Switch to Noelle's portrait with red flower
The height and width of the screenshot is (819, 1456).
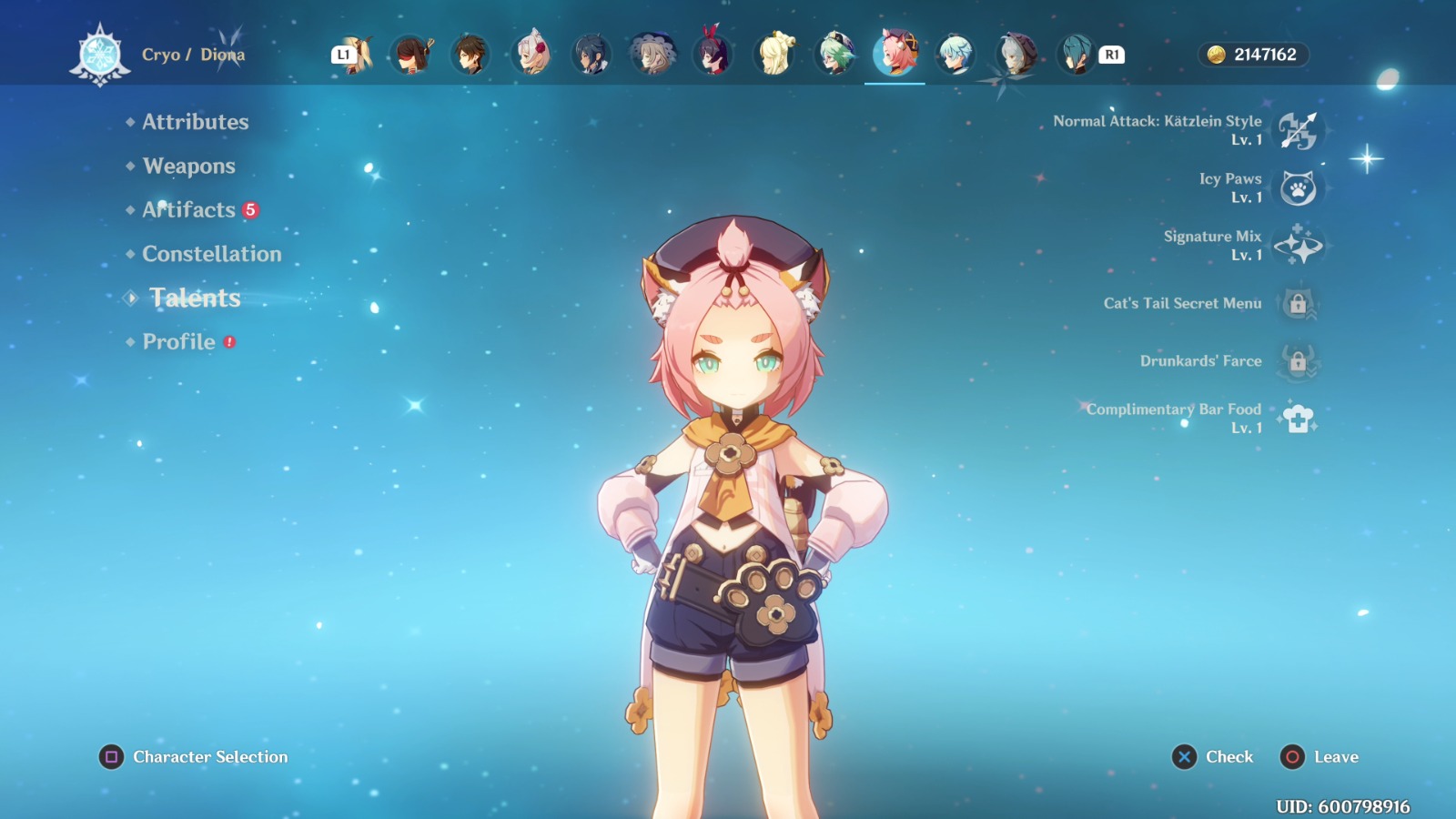[x=531, y=55]
